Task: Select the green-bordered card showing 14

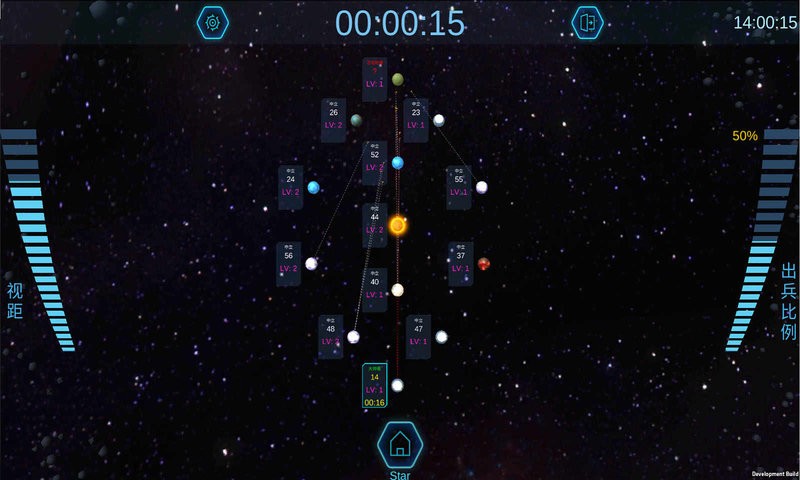Action: click(x=374, y=386)
